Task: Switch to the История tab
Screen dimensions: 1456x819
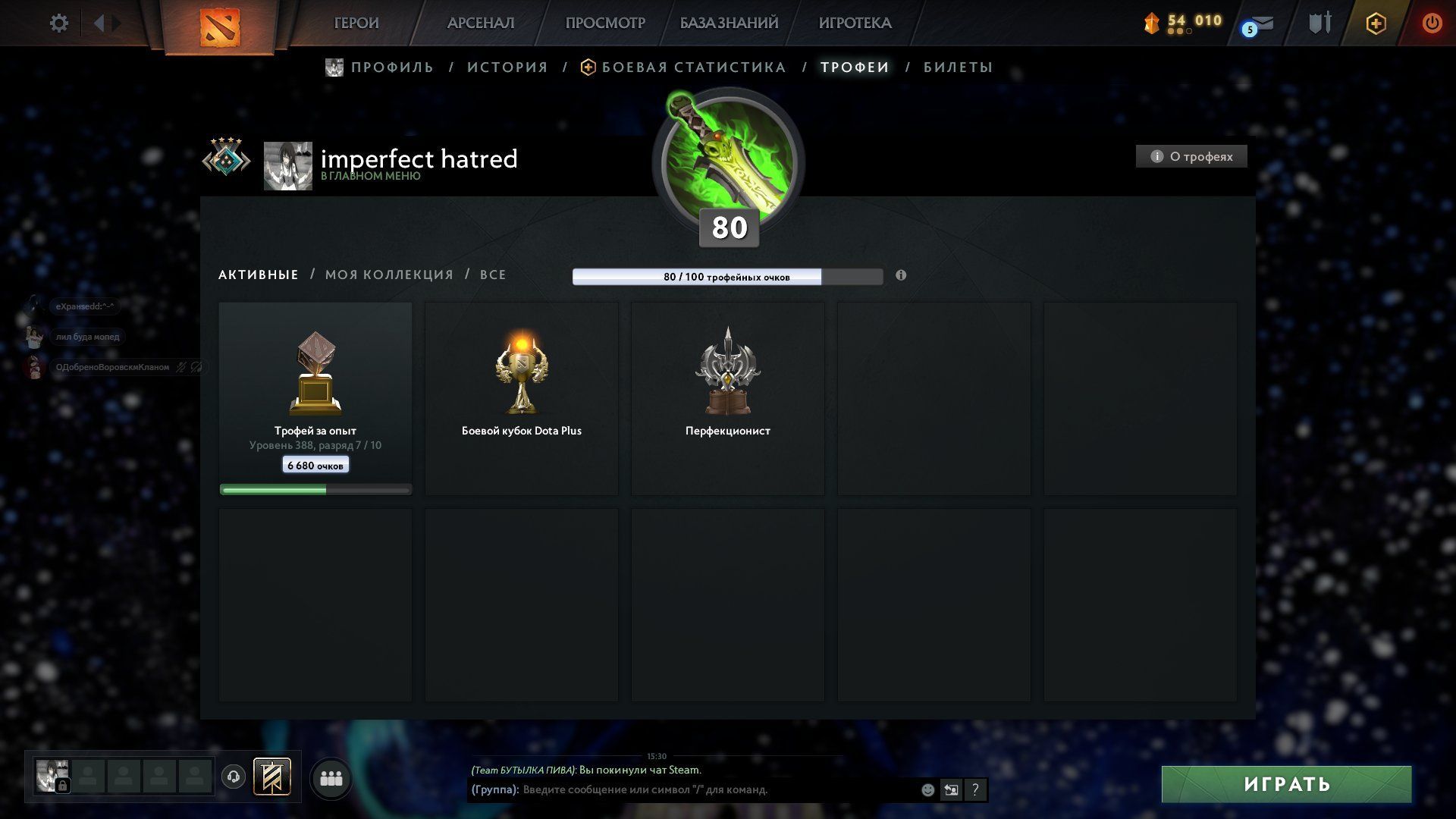Action: tap(507, 67)
